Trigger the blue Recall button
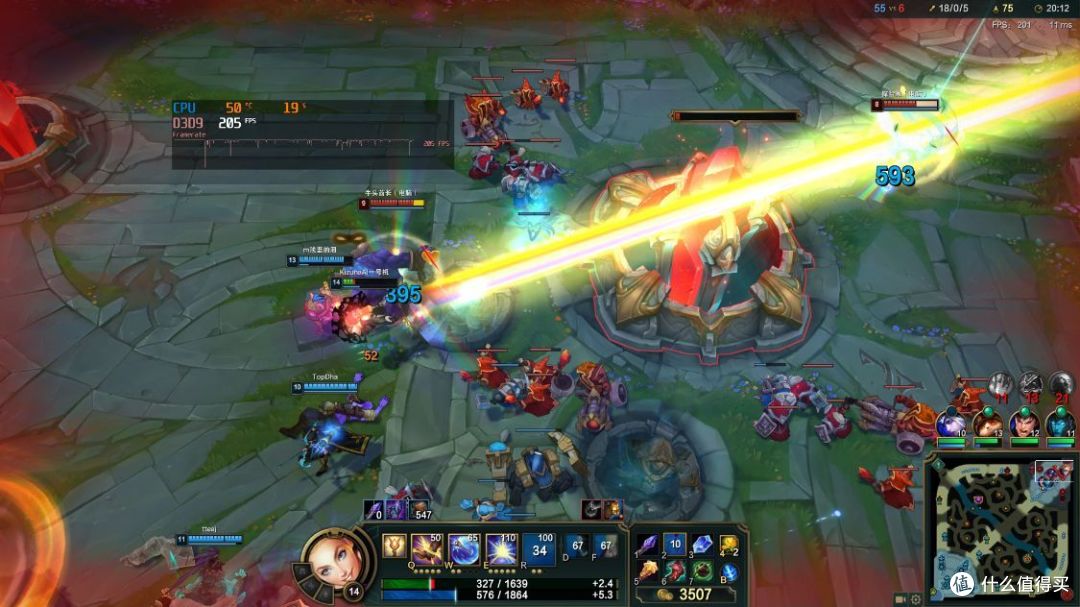The width and height of the screenshot is (1080, 607). pyautogui.click(x=730, y=572)
